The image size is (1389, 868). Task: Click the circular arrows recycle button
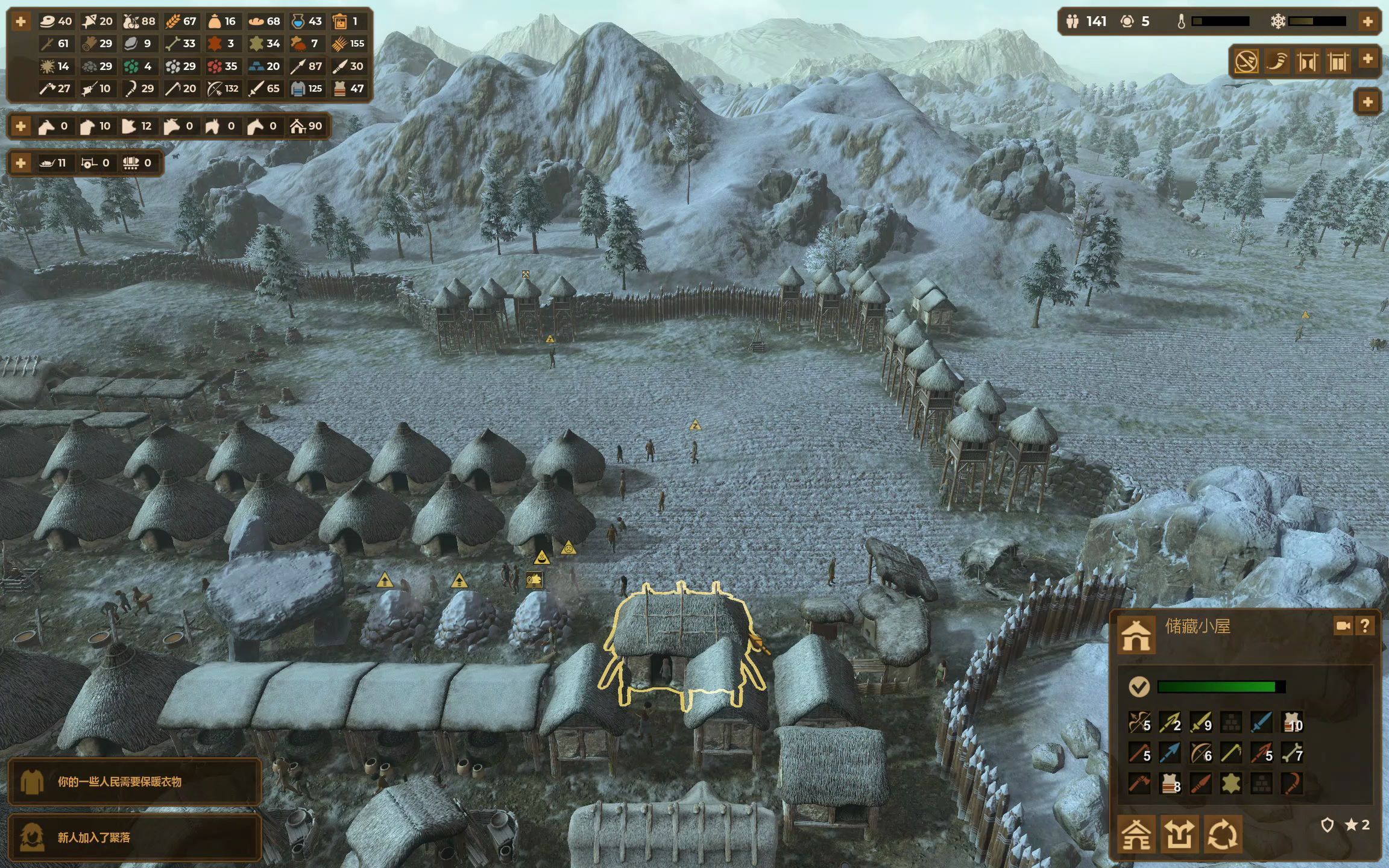[1223, 834]
